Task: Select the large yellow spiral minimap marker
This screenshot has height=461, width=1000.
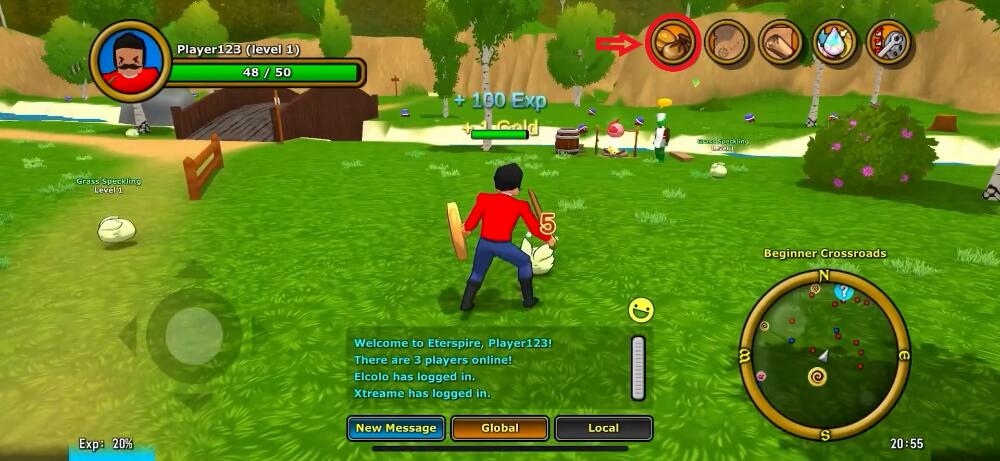Action: coord(817,377)
